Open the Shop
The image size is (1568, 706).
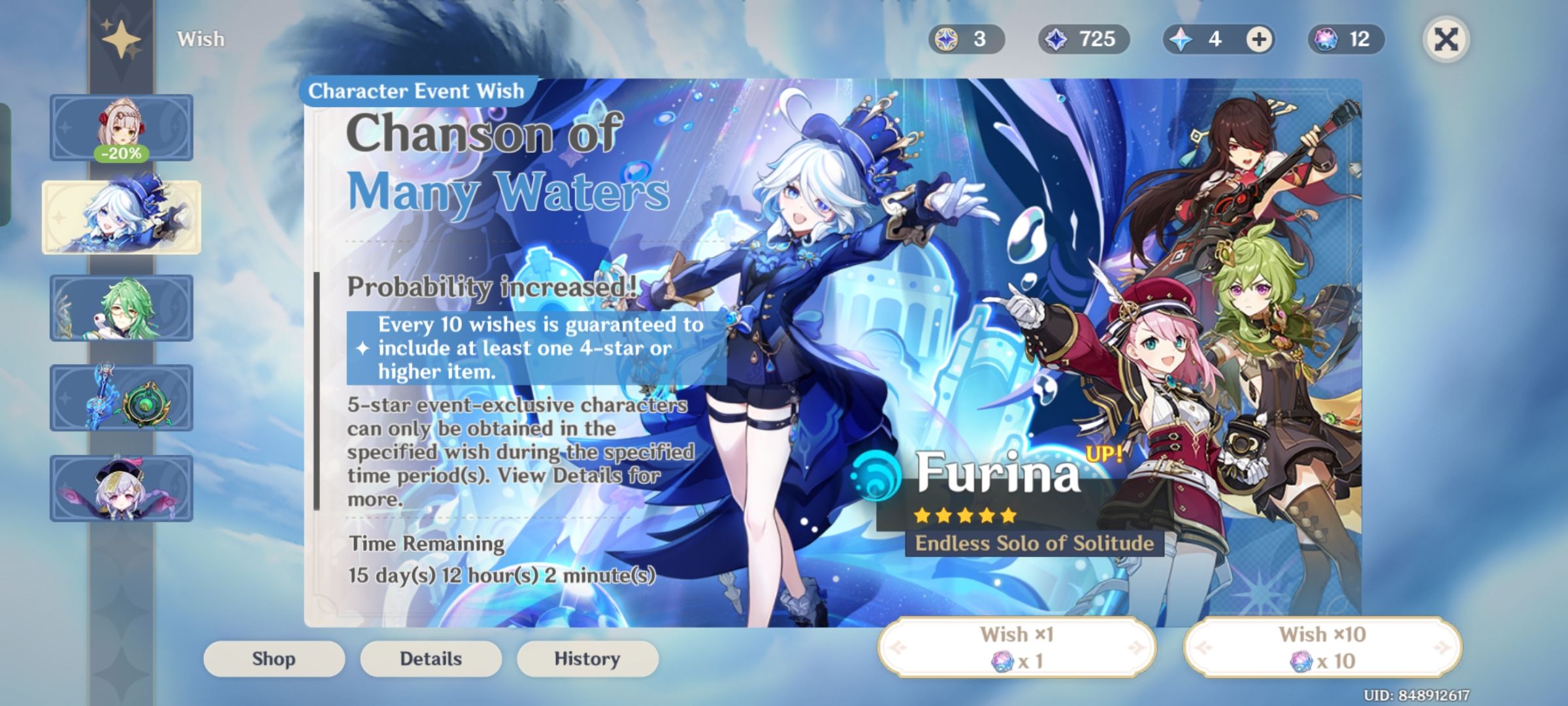(274, 658)
